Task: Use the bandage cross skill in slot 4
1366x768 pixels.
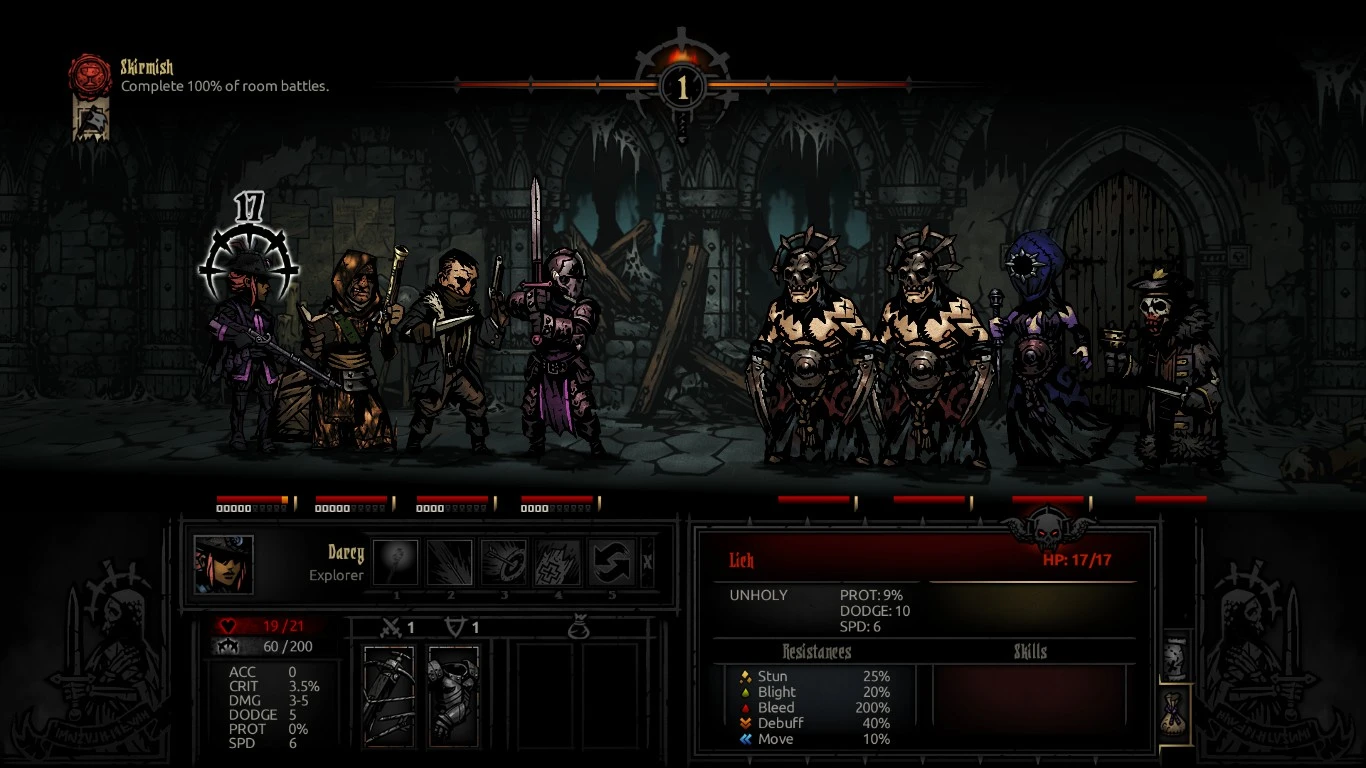Action: pos(558,563)
